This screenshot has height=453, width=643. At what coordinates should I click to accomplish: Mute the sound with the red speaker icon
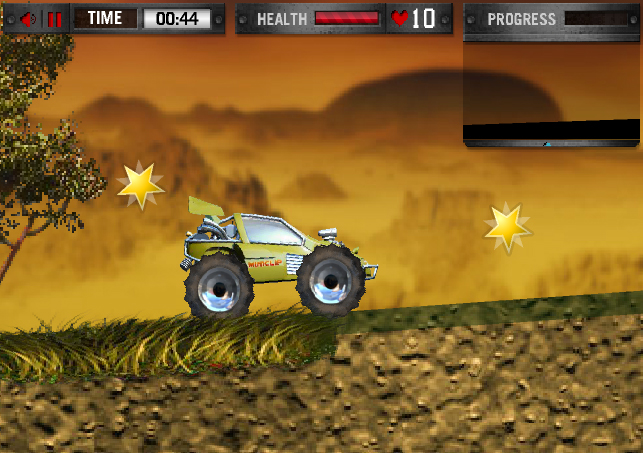[27, 19]
